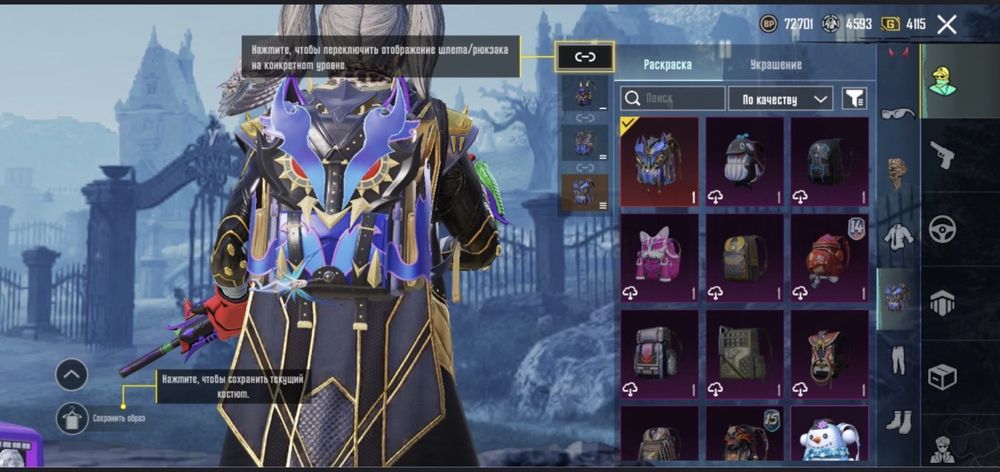This screenshot has height=472, width=1000.
Task: Close the inventory screen with the X
Action: coord(946,25)
